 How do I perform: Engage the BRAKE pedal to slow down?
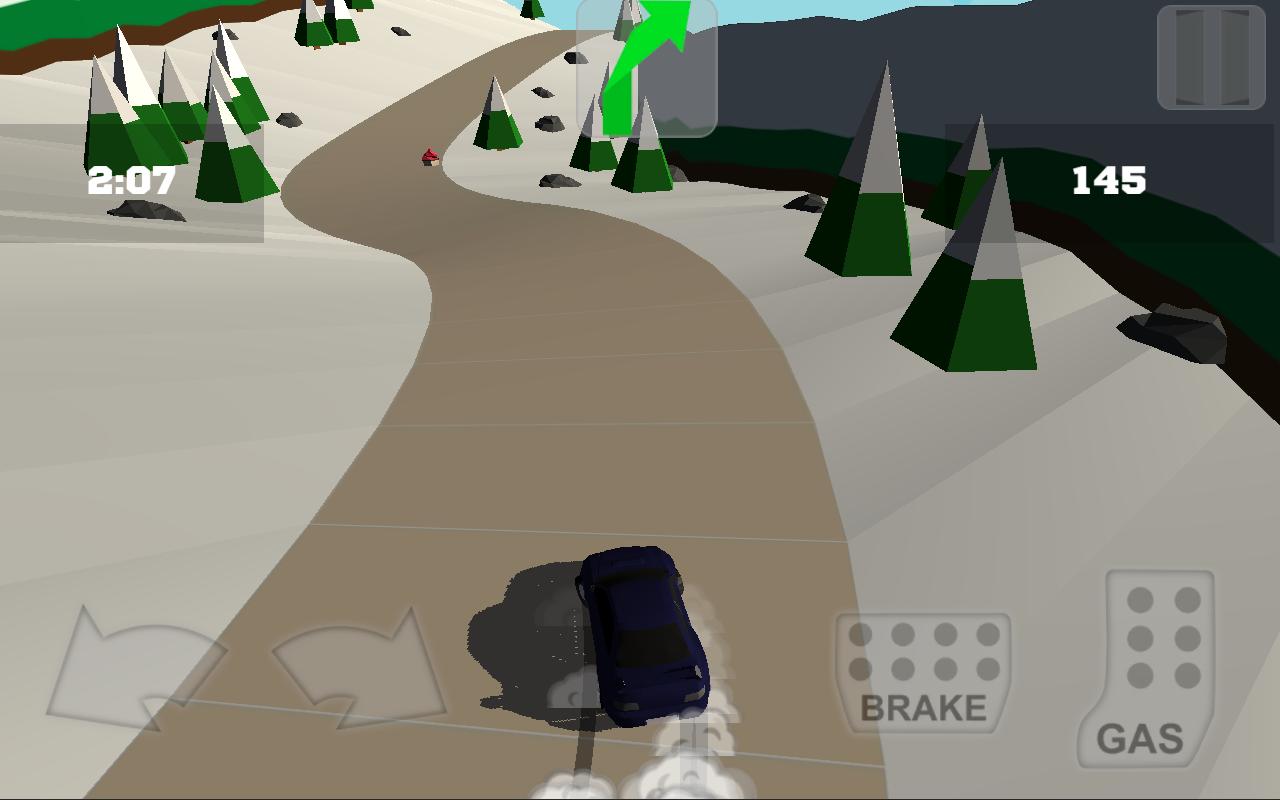[x=925, y=670]
